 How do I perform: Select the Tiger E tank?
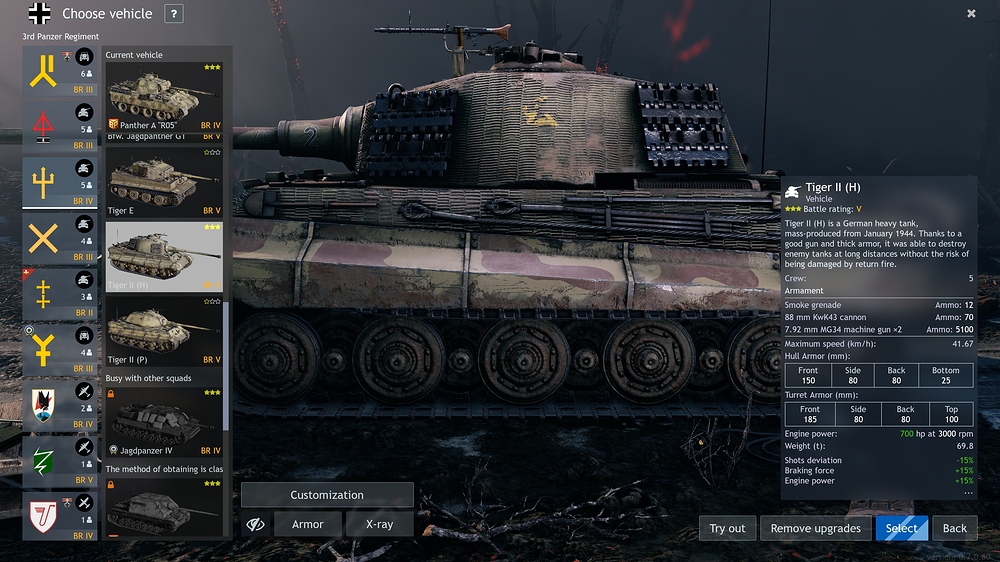coord(165,182)
